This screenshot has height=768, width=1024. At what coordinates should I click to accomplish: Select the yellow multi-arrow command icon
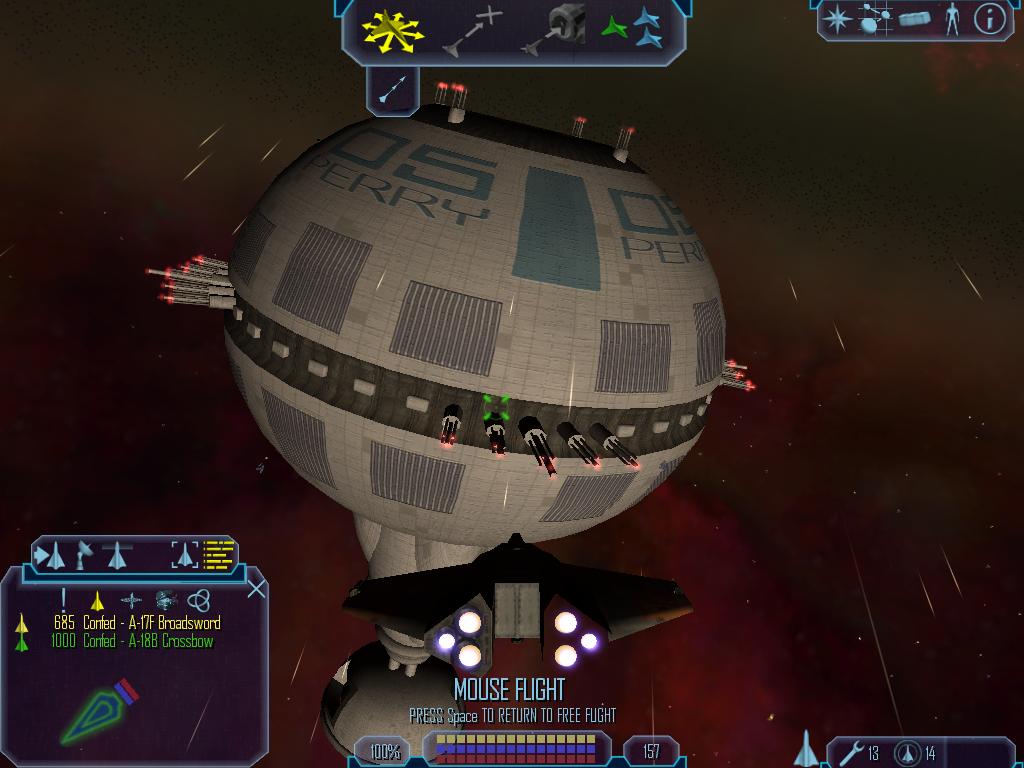coord(394,30)
